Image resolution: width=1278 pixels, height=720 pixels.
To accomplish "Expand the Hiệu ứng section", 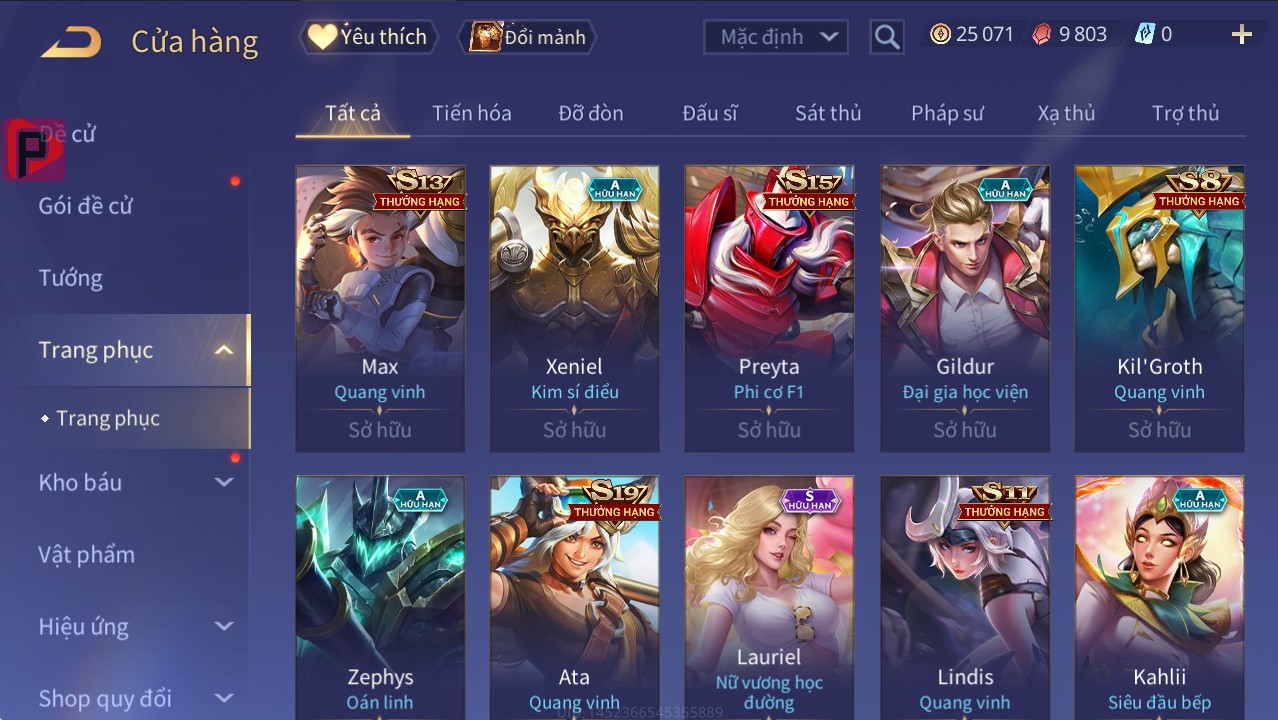I will pos(135,627).
